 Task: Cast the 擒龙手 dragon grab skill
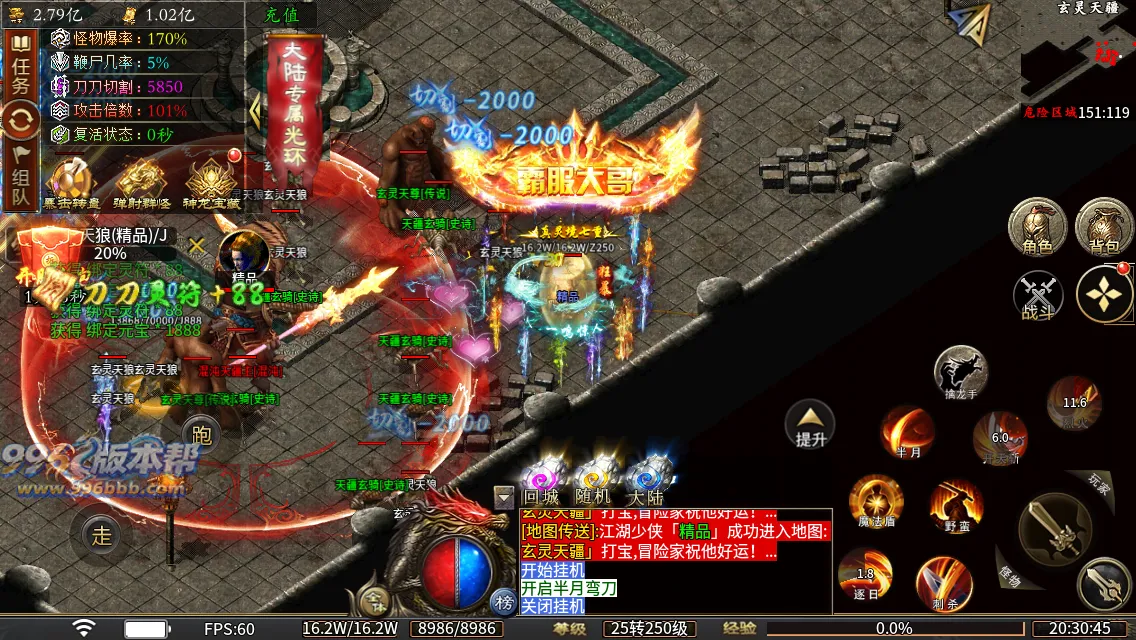point(960,373)
